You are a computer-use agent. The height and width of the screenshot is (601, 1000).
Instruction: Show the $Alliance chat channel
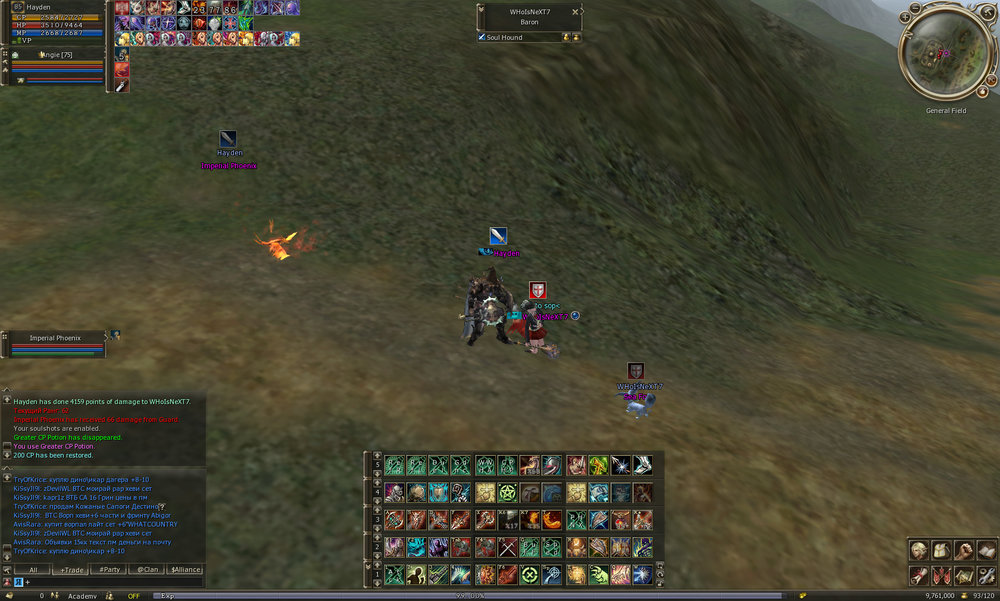[186, 569]
